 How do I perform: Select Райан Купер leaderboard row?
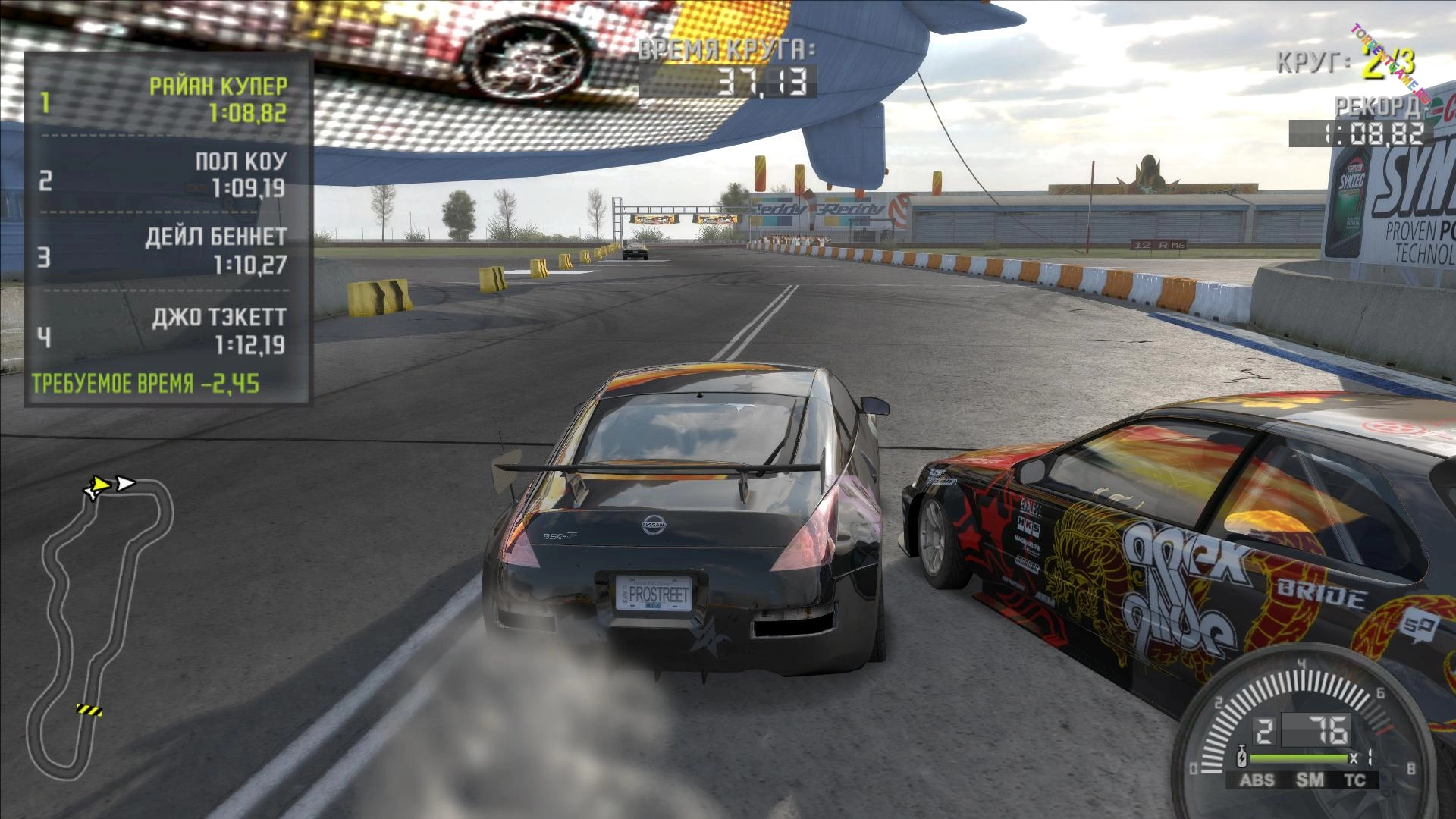[167, 99]
